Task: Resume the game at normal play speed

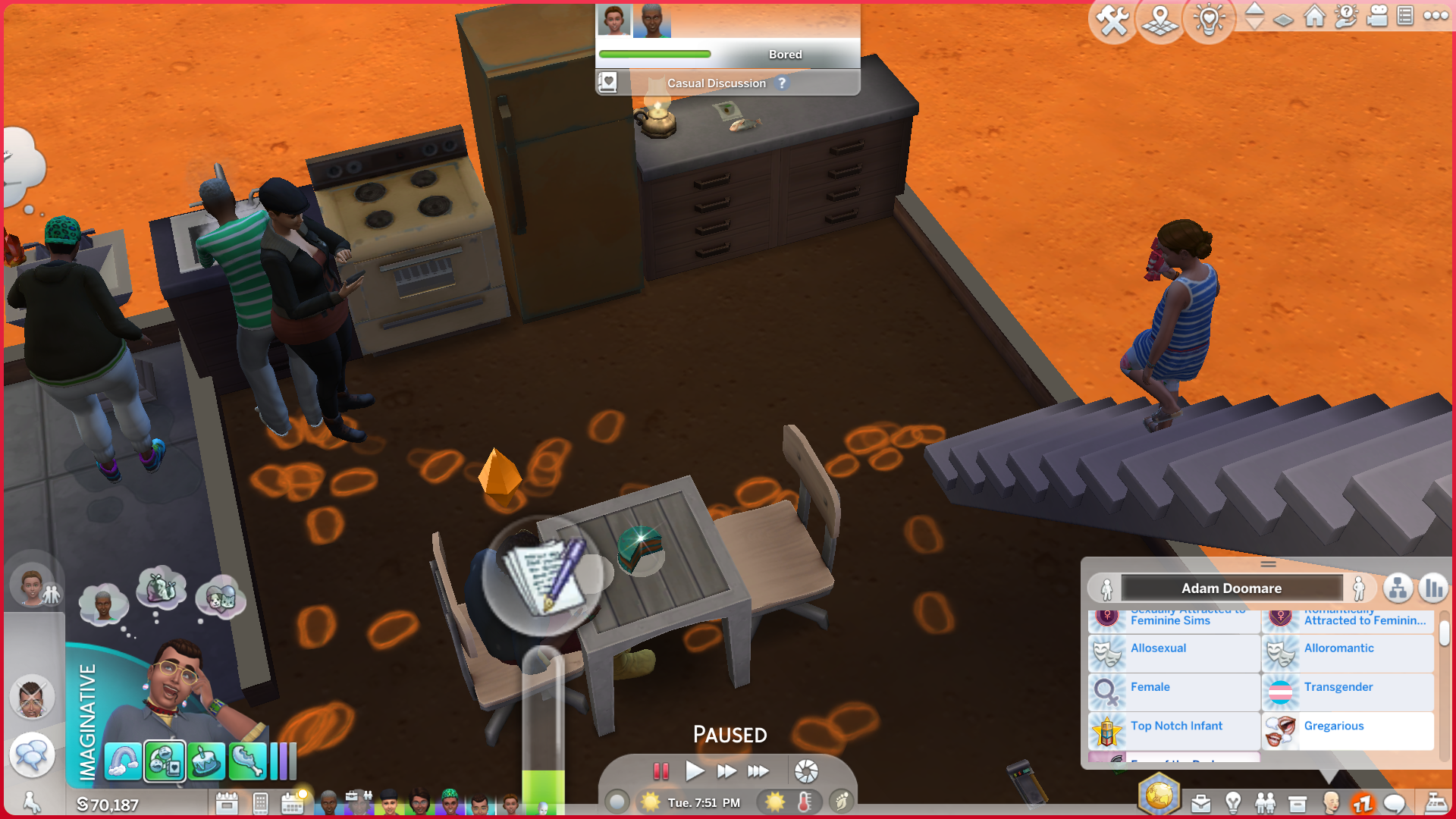Action: point(694,771)
